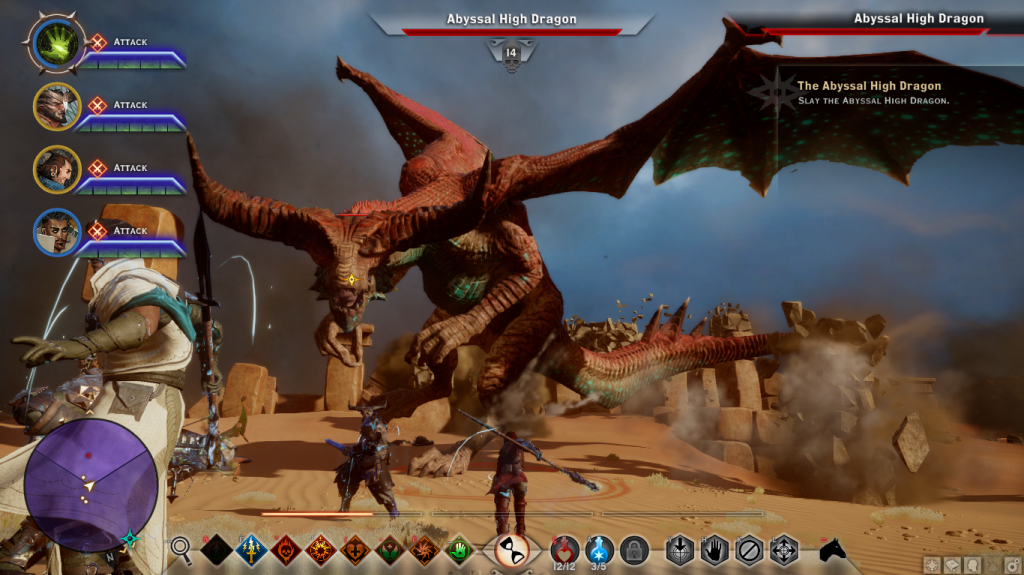This screenshot has height=575, width=1024.
Task: Open the magnifying glass search tool
Action: pos(181,548)
